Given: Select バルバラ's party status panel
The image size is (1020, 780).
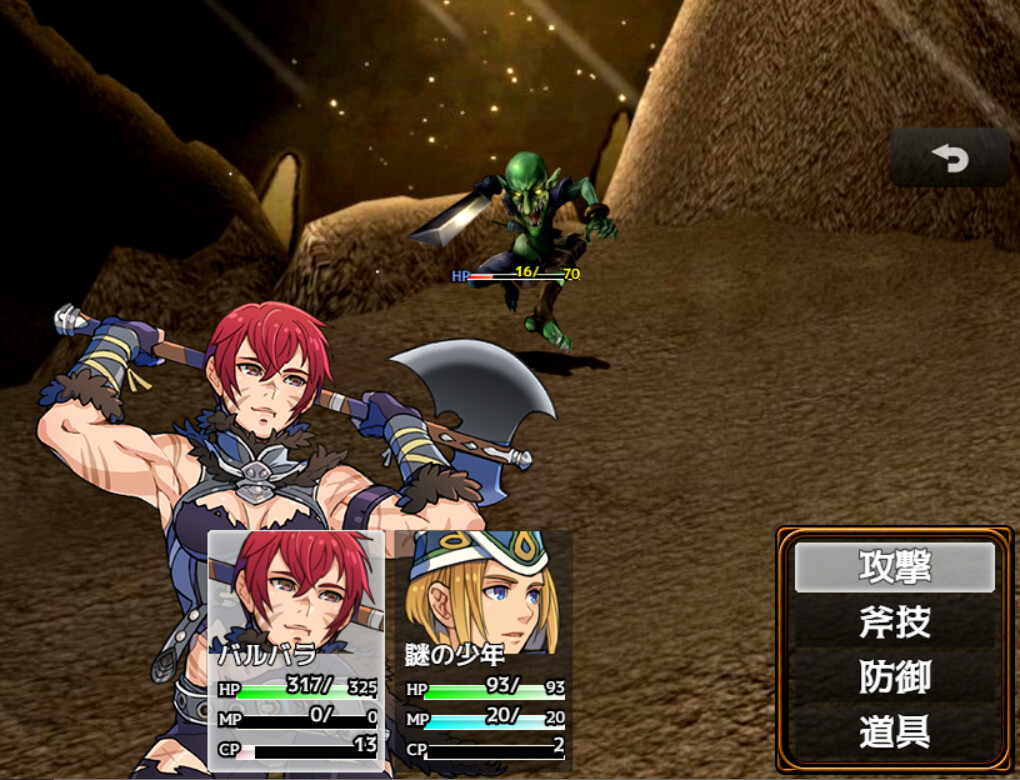Looking at the screenshot, I should pyautogui.click(x=296, y=650).
